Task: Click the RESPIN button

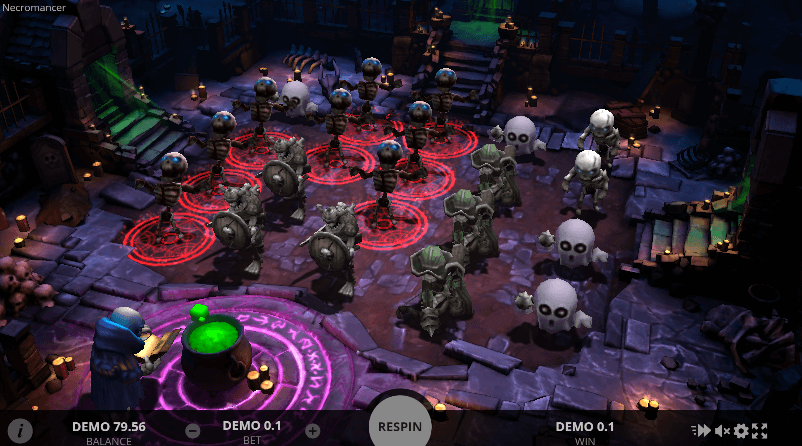Action: coord(400,426)
